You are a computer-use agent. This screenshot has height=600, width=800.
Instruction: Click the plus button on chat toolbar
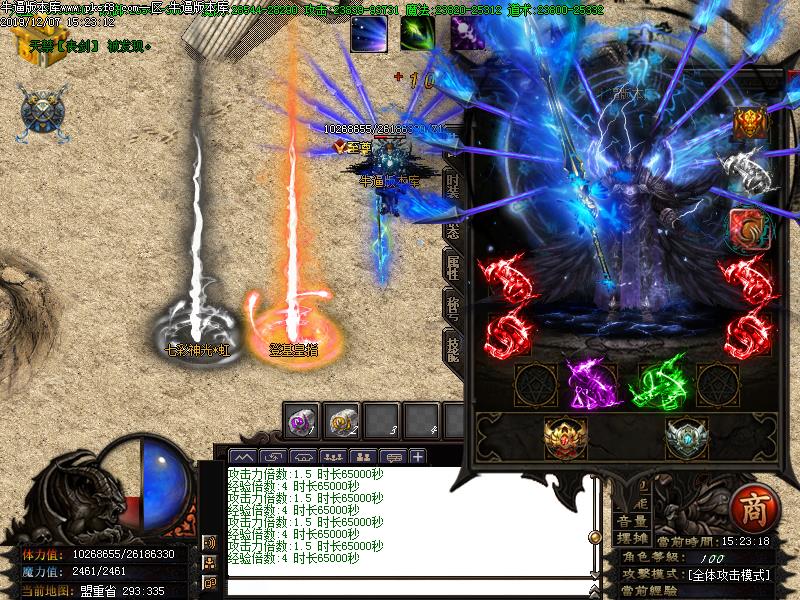(417, 457)
